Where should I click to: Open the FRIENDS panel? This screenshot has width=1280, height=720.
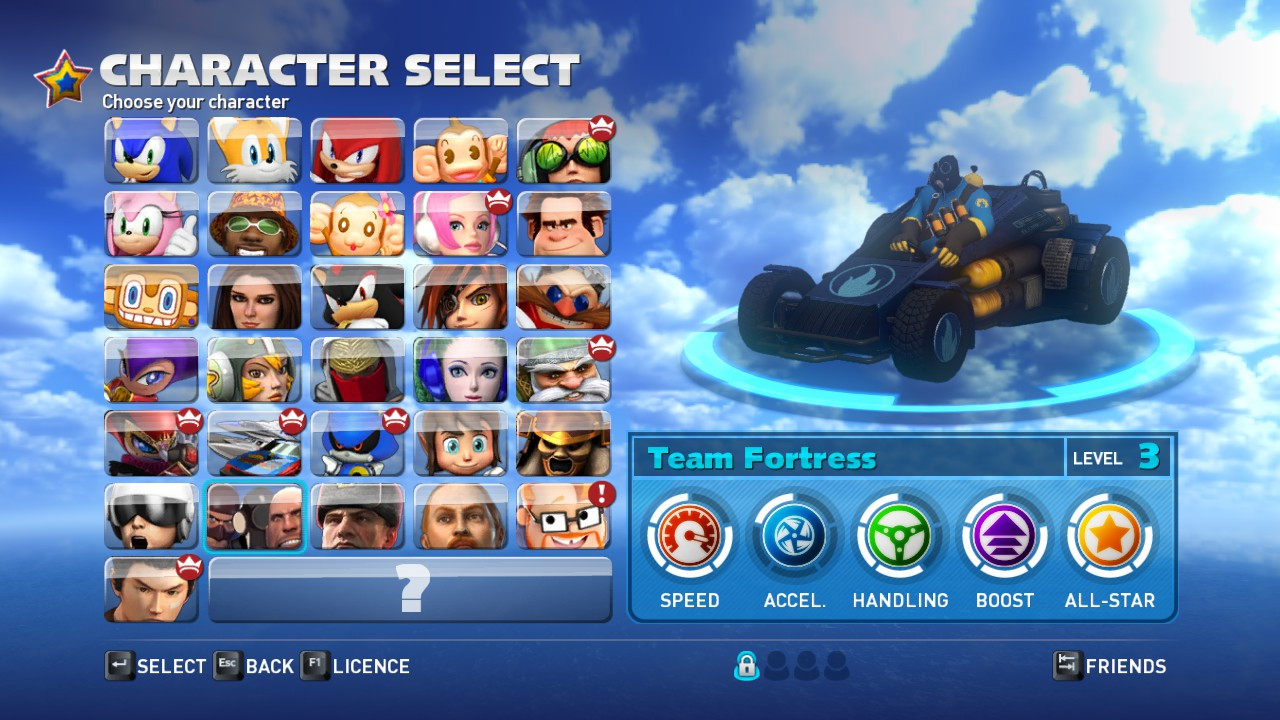coord(1123,666)
